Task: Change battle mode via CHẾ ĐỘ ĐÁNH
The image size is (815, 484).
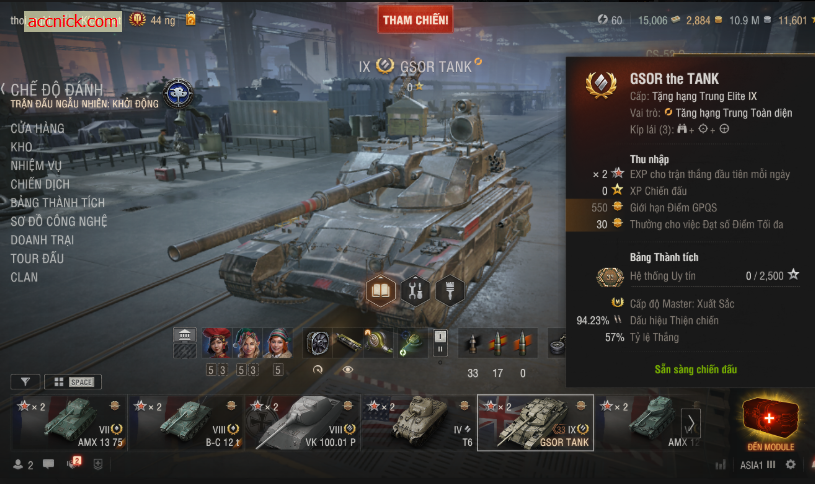Action: 56,91
